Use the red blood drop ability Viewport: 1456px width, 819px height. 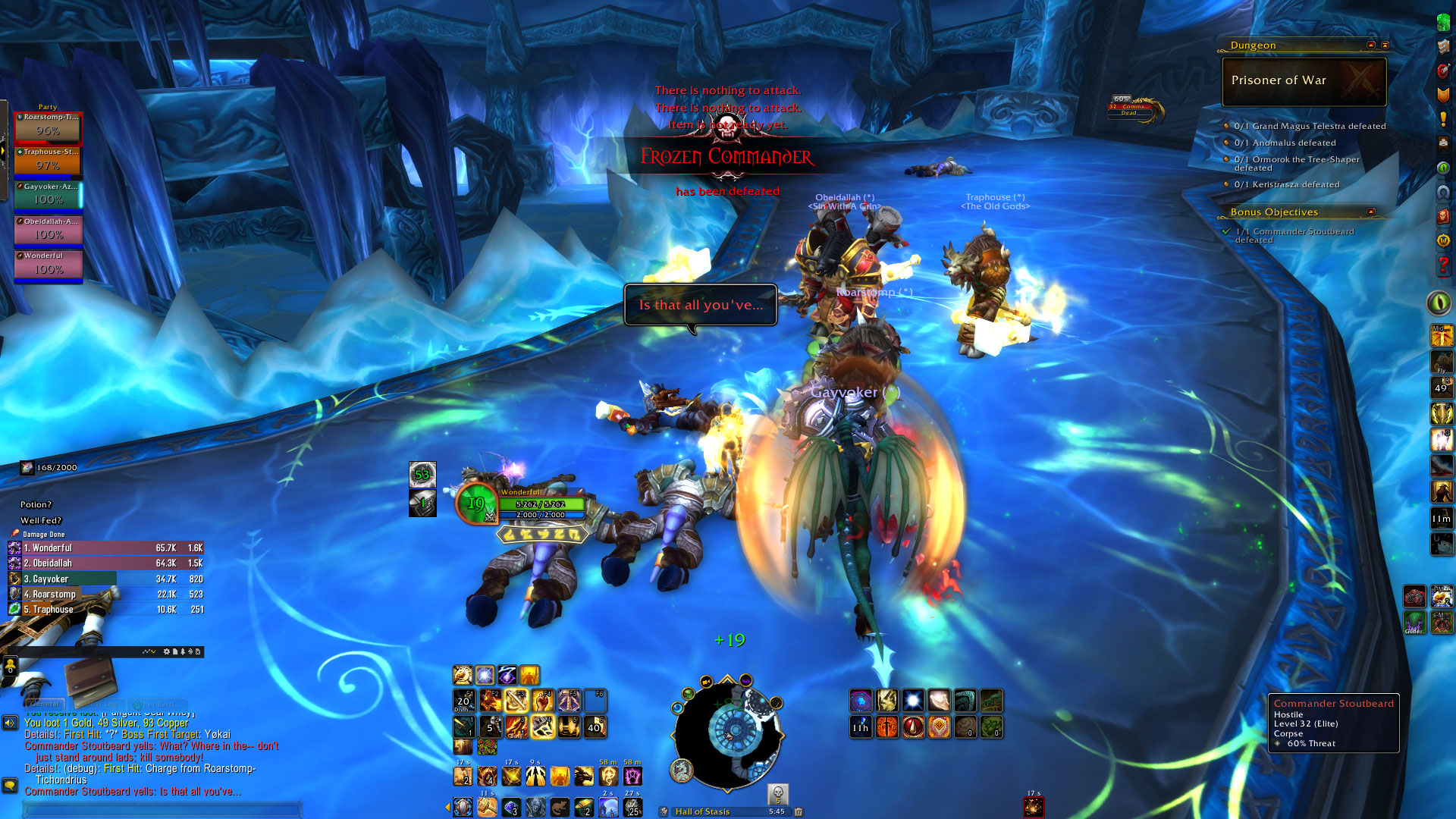(913, 727)
